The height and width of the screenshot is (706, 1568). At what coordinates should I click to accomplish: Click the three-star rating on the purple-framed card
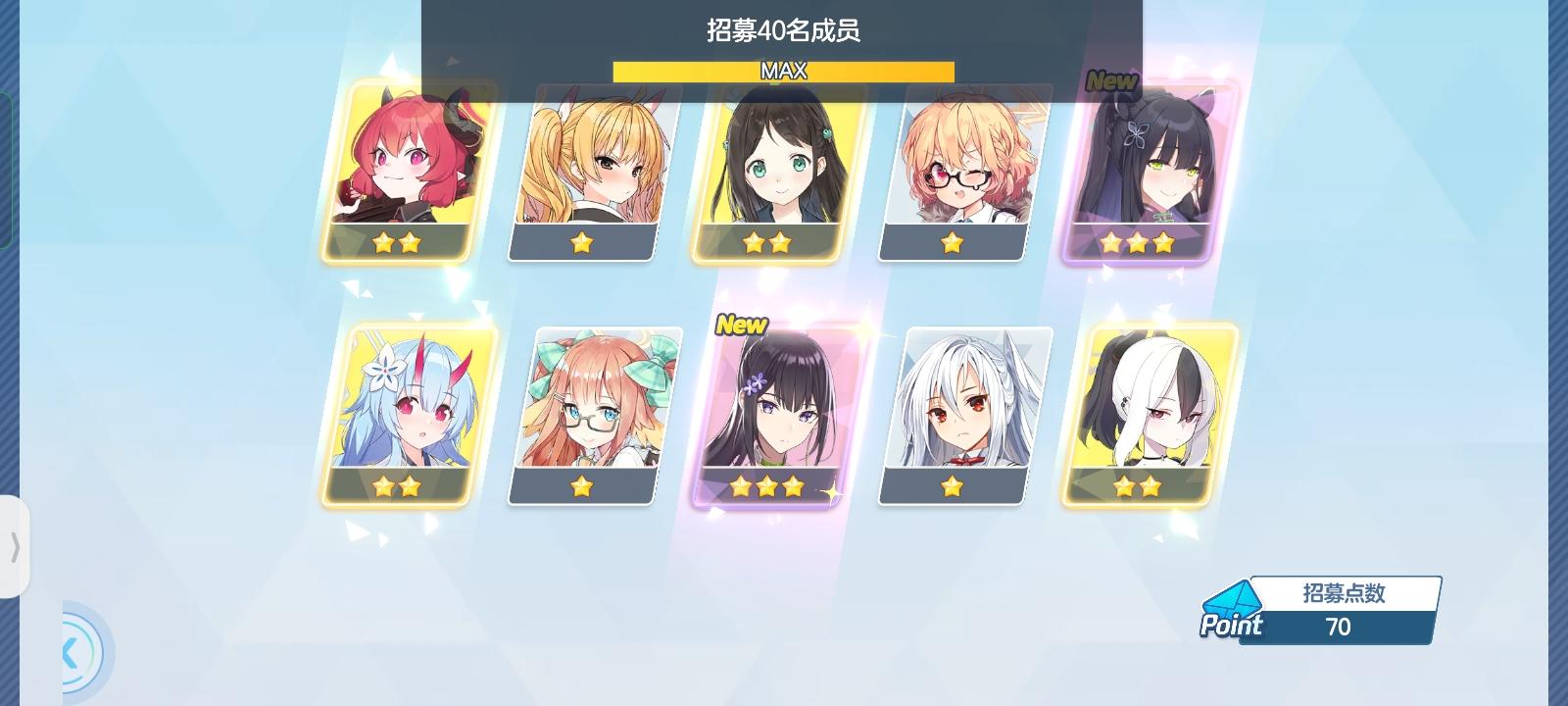(x=766, y=485)
